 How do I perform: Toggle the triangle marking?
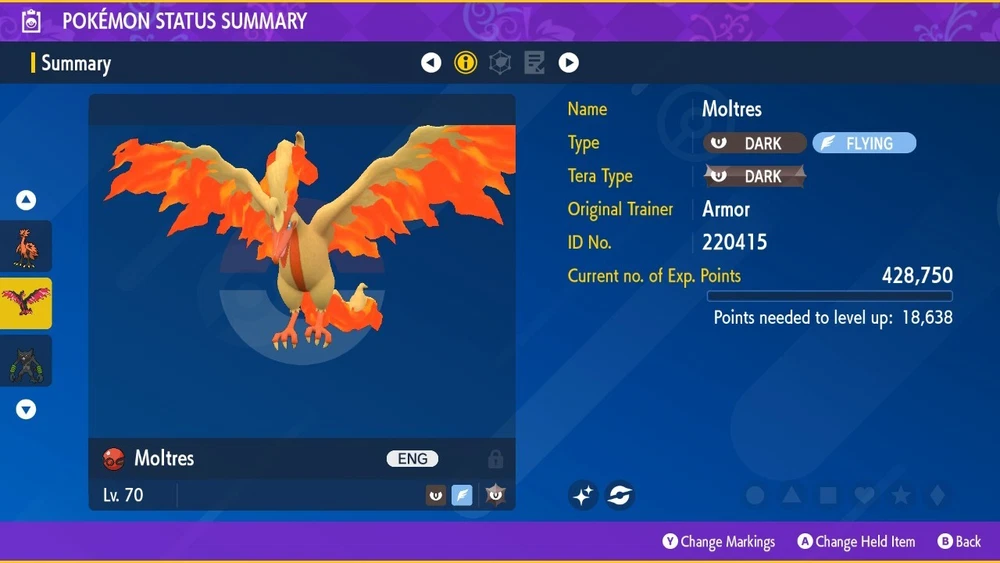pos(791,496)
